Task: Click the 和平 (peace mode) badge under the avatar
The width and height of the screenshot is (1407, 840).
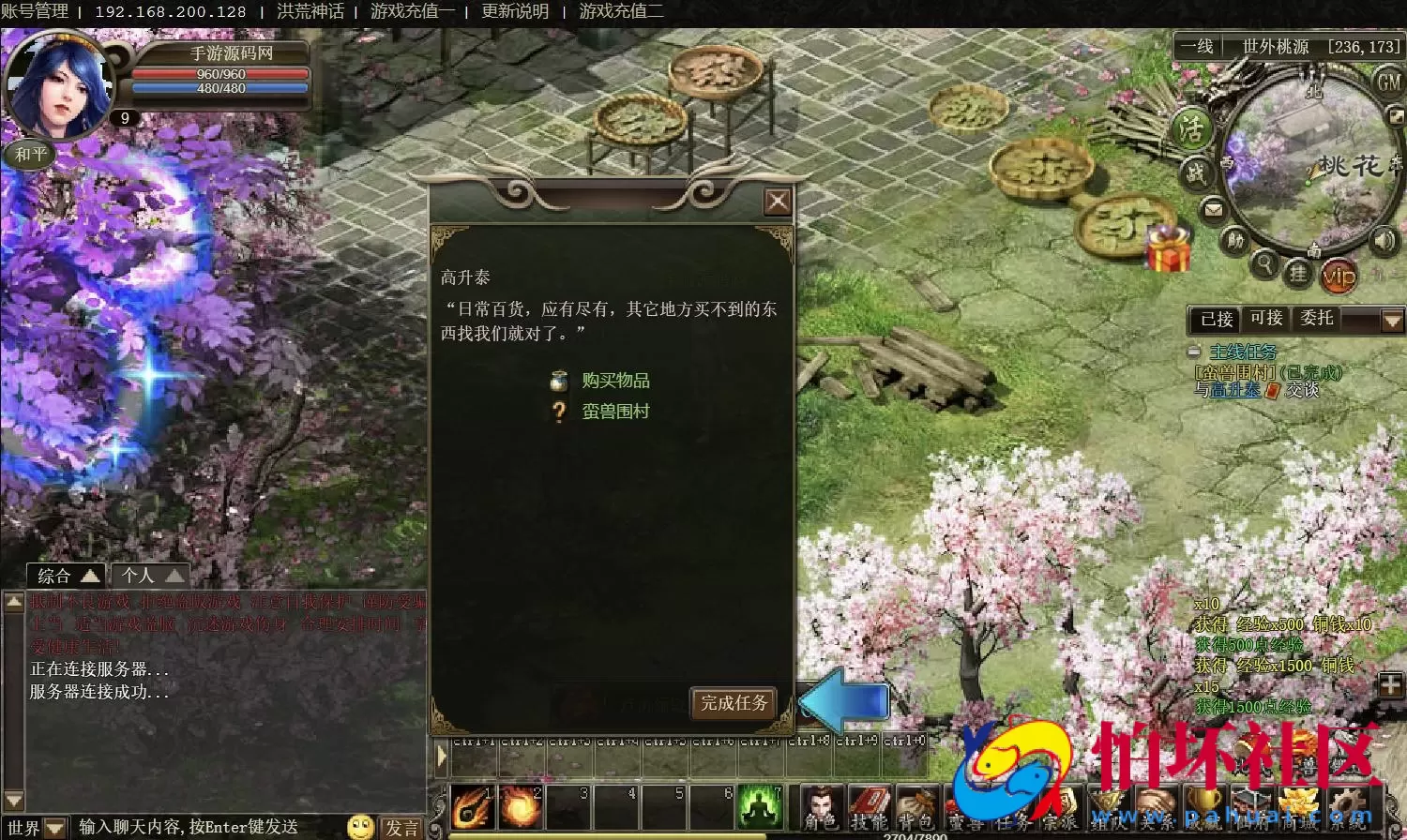Action: point(29,154)
